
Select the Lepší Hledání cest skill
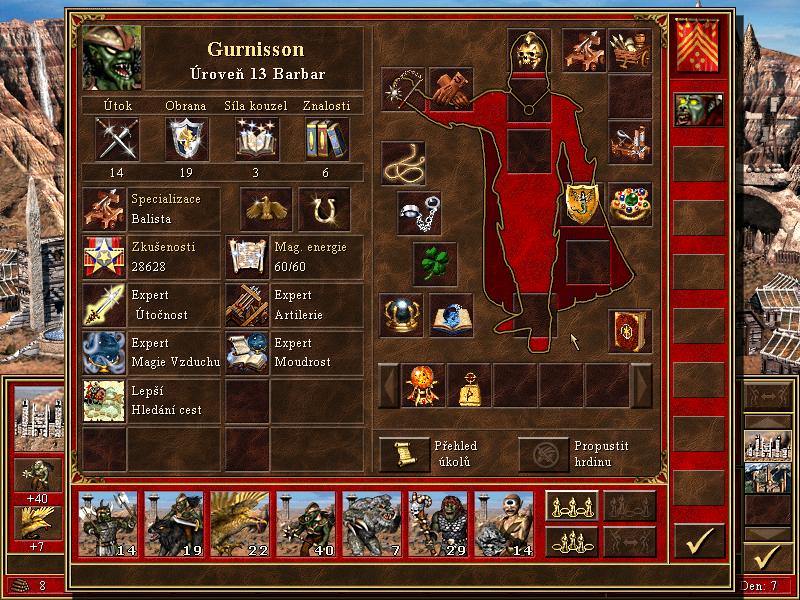point(104,400)
